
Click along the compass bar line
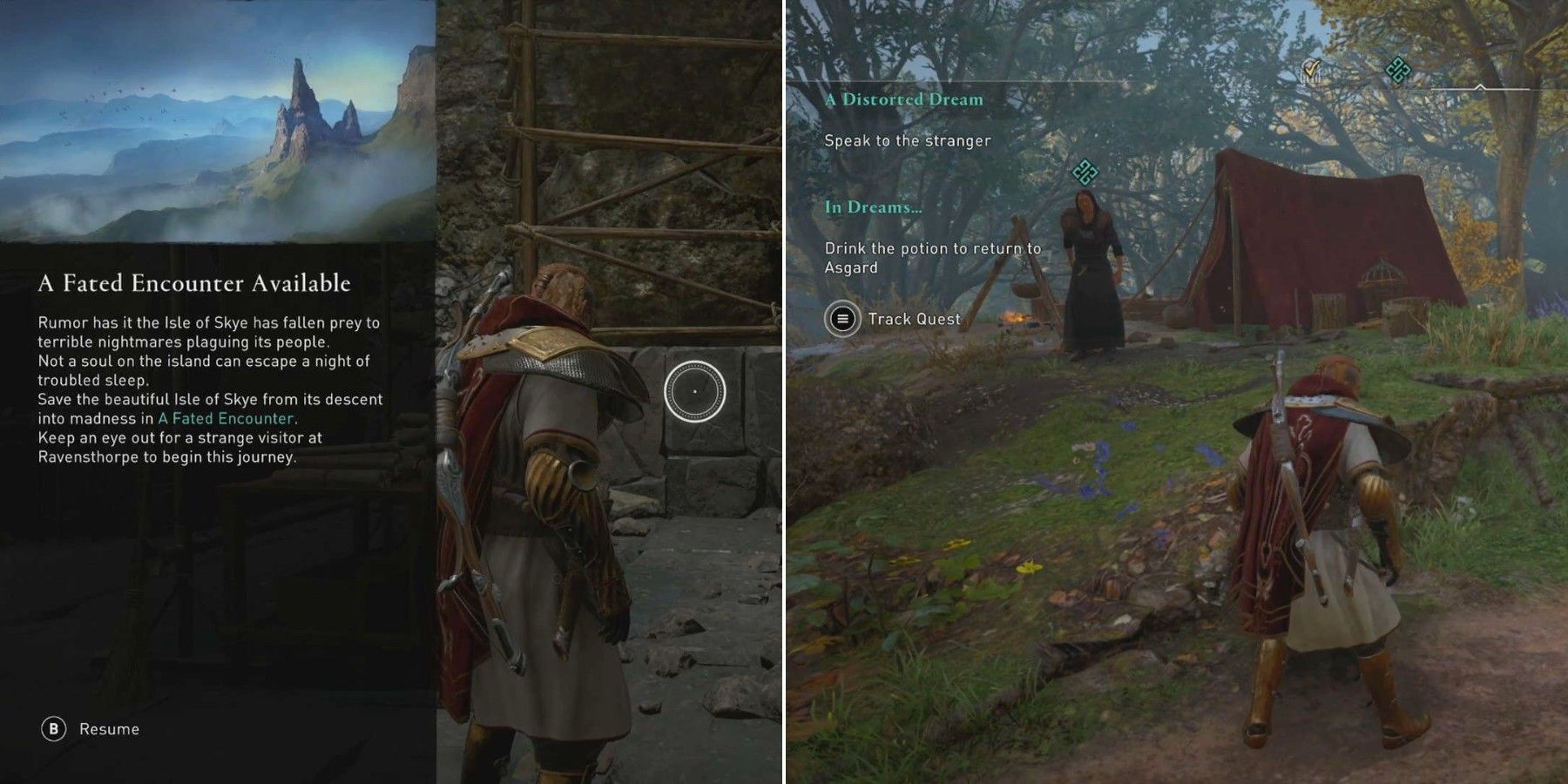pyautogui.click(x=1516, y=87)
